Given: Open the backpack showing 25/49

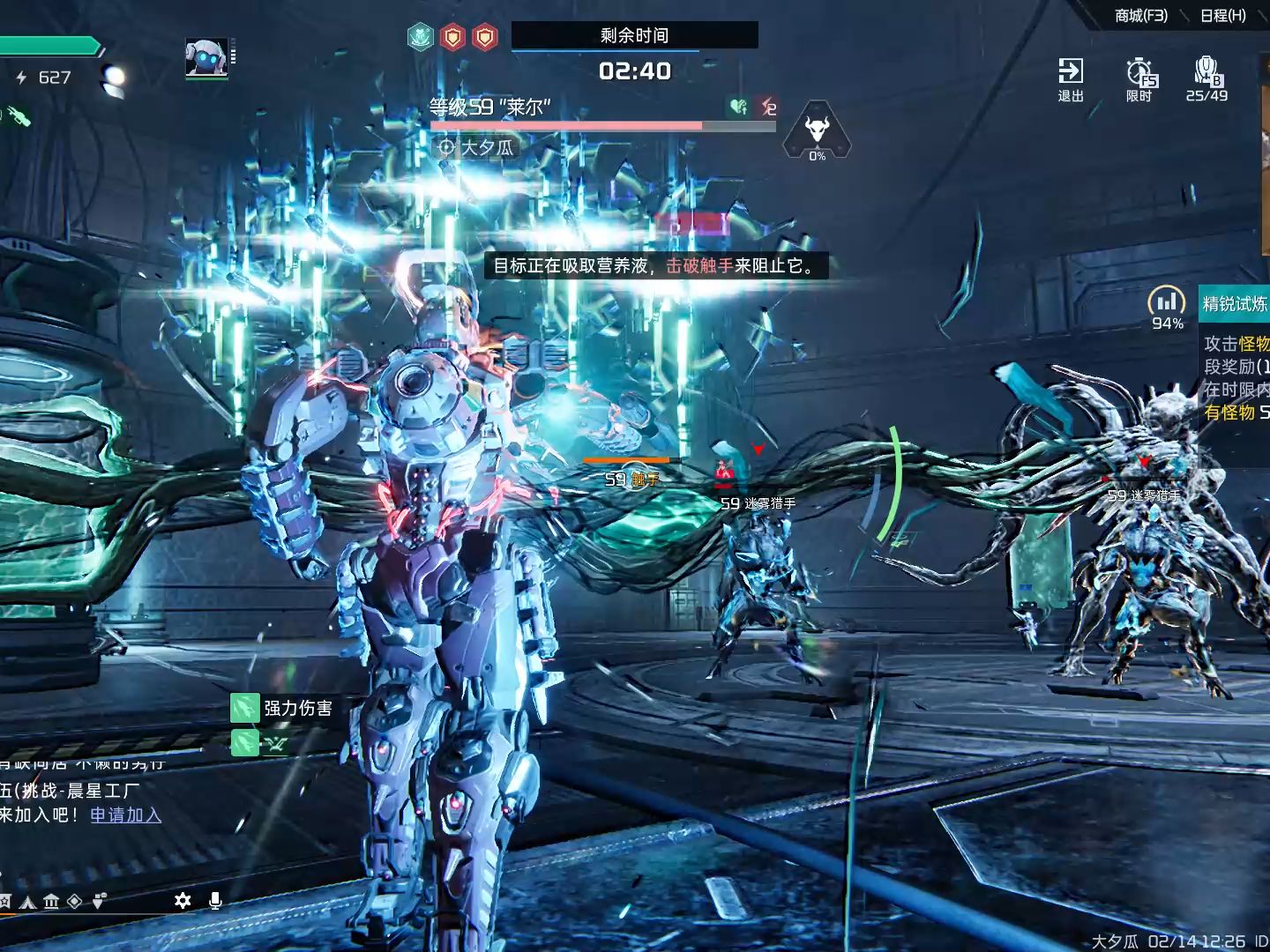Looking at the screenshot, I should tap(1206, 78).
